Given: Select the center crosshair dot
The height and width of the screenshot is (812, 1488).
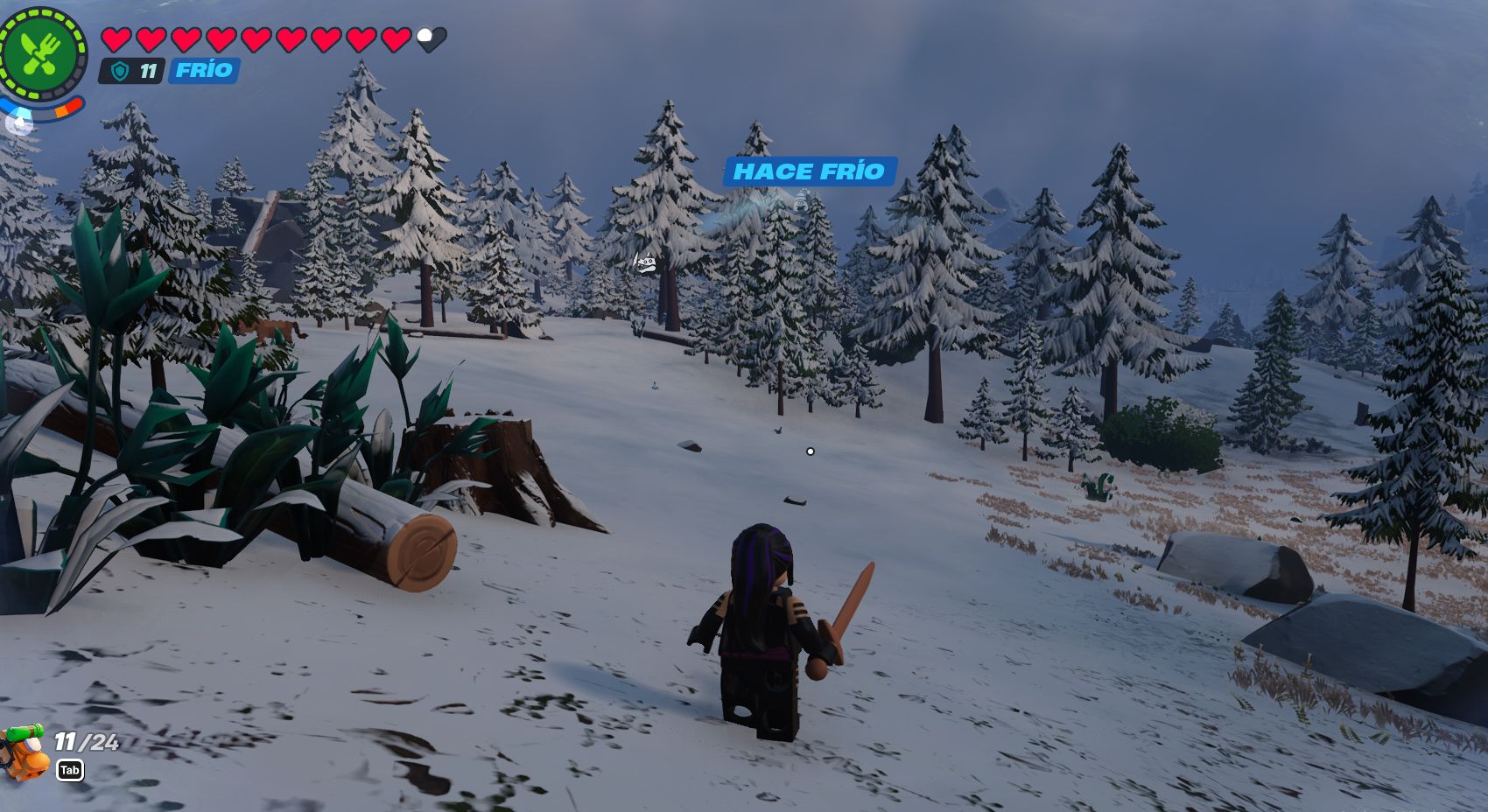Looking at the screenshot, I should (x=809, y=450).
